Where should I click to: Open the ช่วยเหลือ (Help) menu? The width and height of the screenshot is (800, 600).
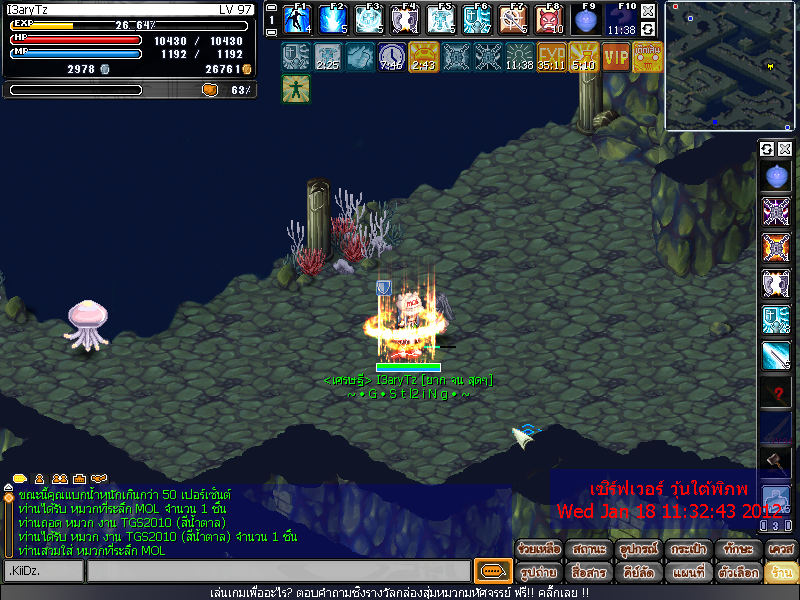539,549
